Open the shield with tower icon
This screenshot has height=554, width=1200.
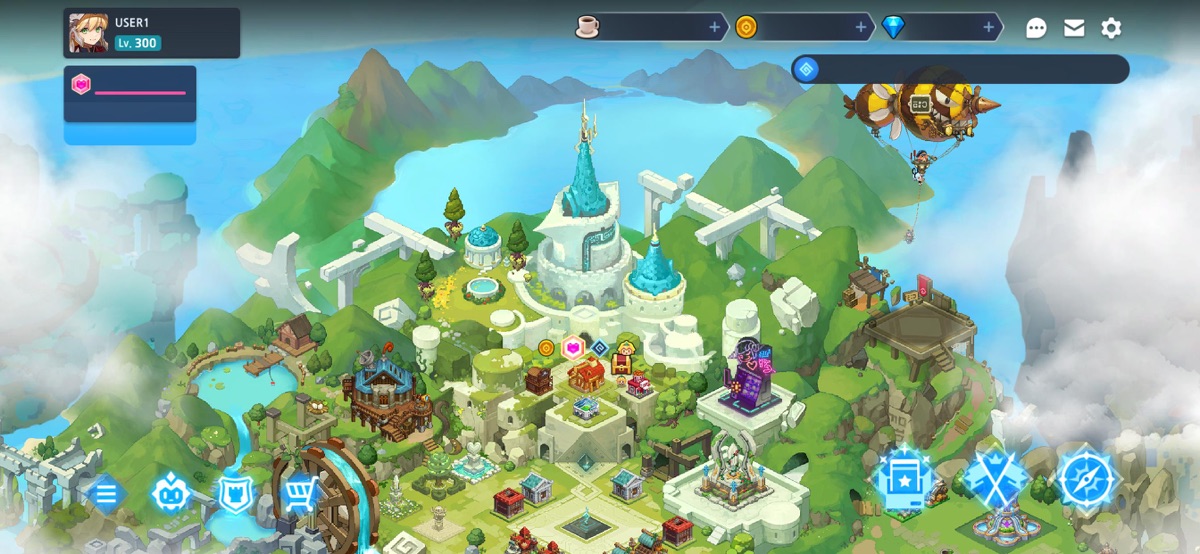coord(236,493)
